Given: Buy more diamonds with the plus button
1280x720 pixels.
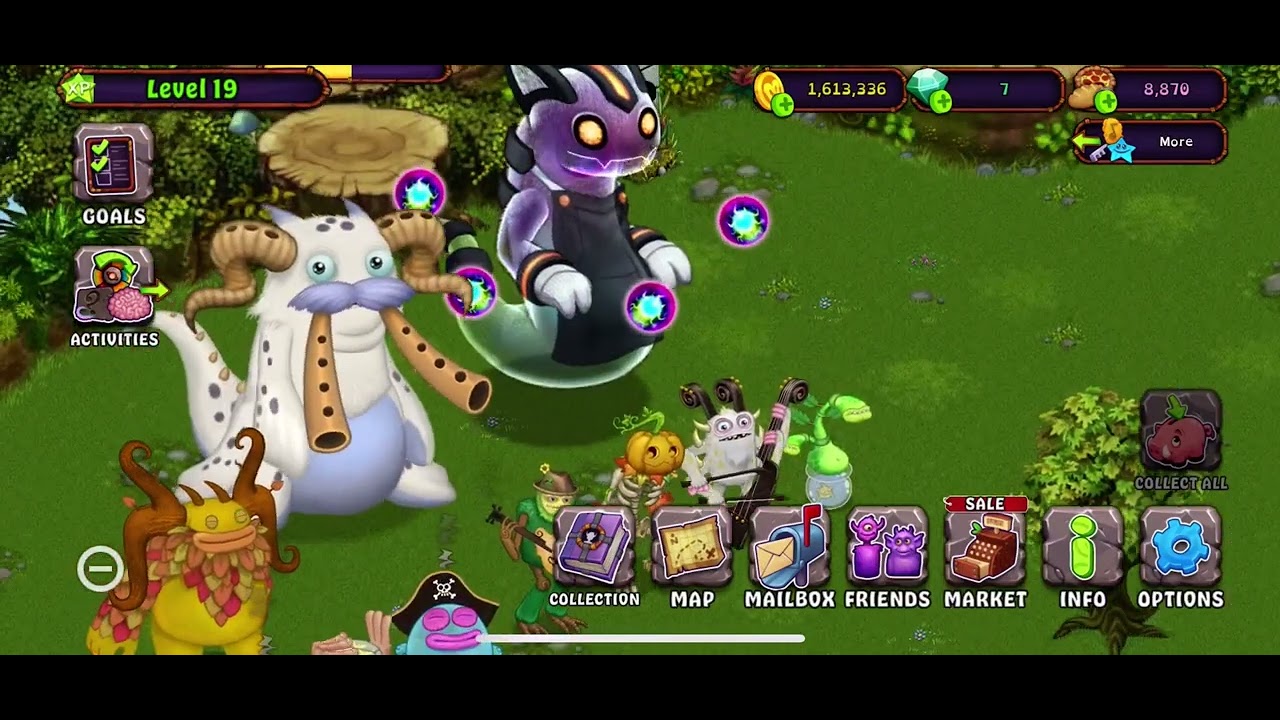Looking at the screenshot, I should 940,102.
